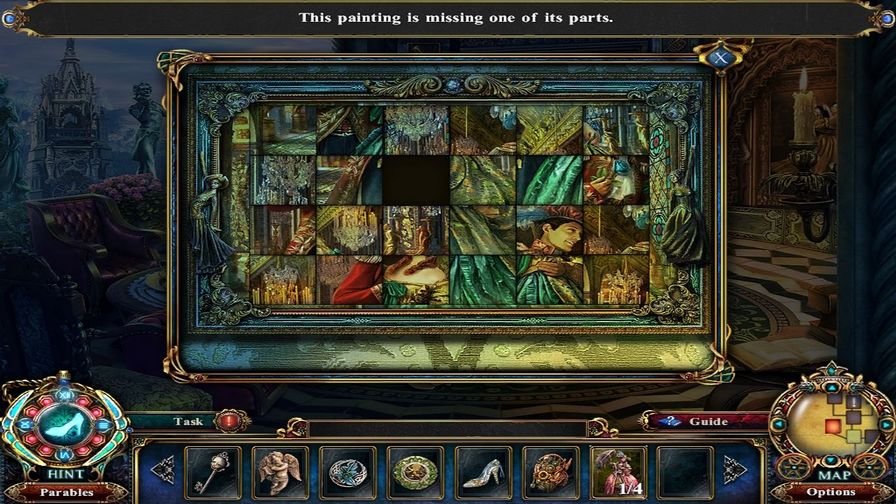Open the Parables collection

tap(66, 492)
